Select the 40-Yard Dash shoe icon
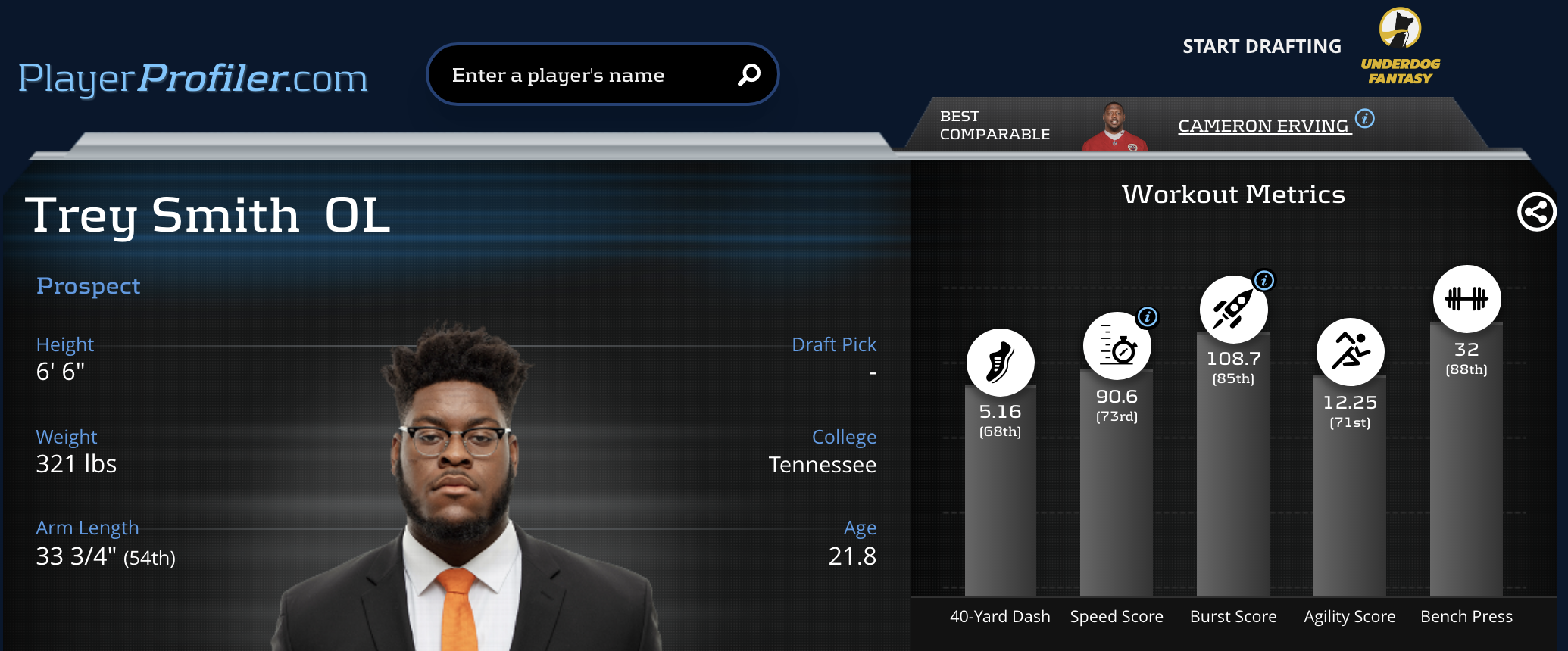Screen dimensions: 1568x651 click(x=1000, y=363)
